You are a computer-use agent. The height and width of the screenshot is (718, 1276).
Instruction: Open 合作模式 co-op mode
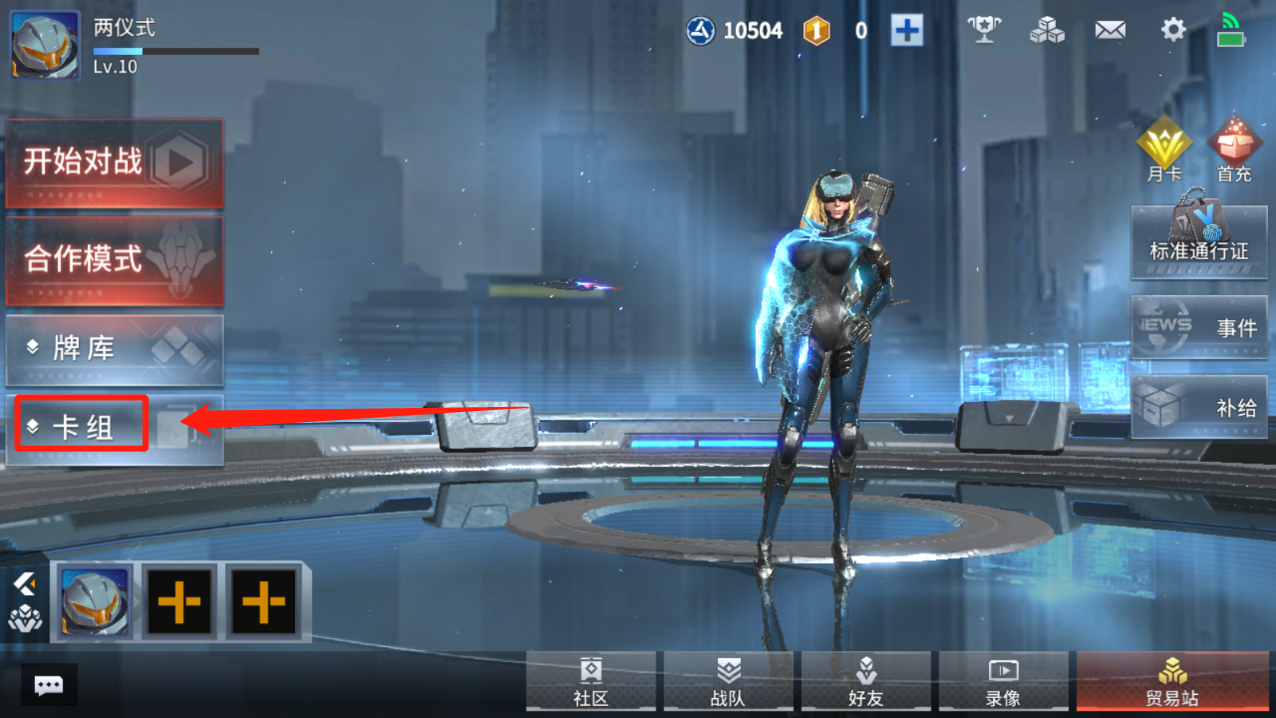point(114,260)
